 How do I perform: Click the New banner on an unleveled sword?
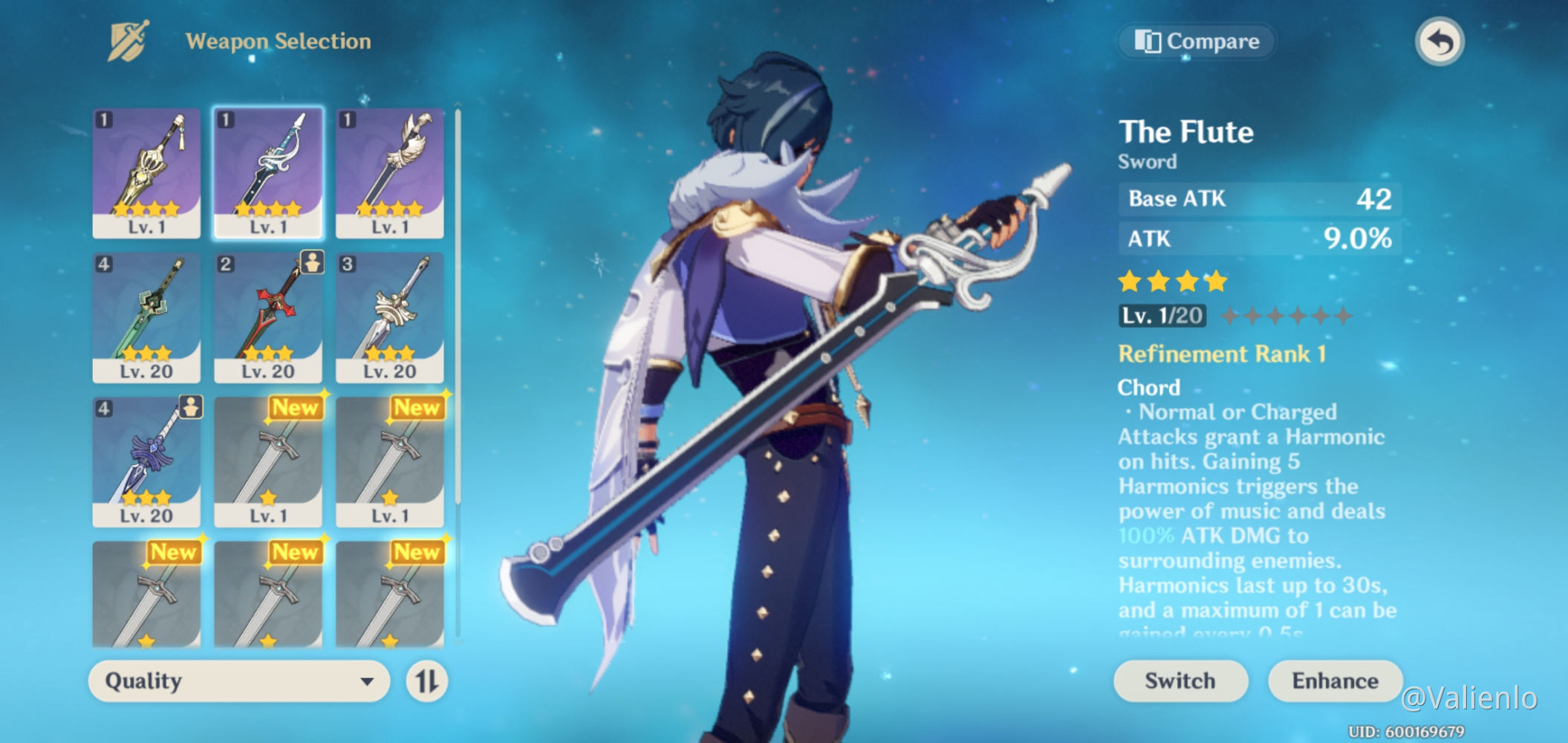tap(296, 409)
